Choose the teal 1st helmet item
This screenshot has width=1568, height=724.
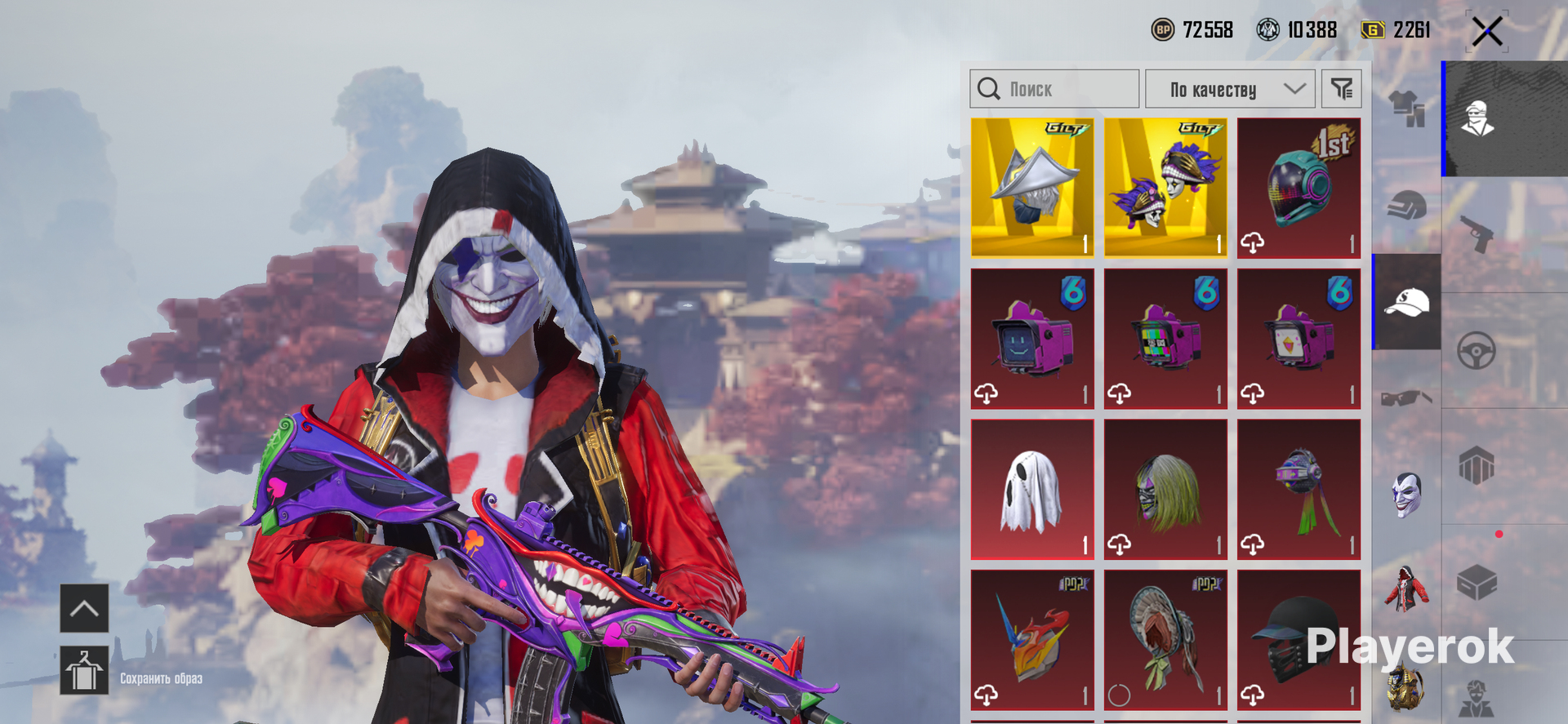click(1298, 188)
